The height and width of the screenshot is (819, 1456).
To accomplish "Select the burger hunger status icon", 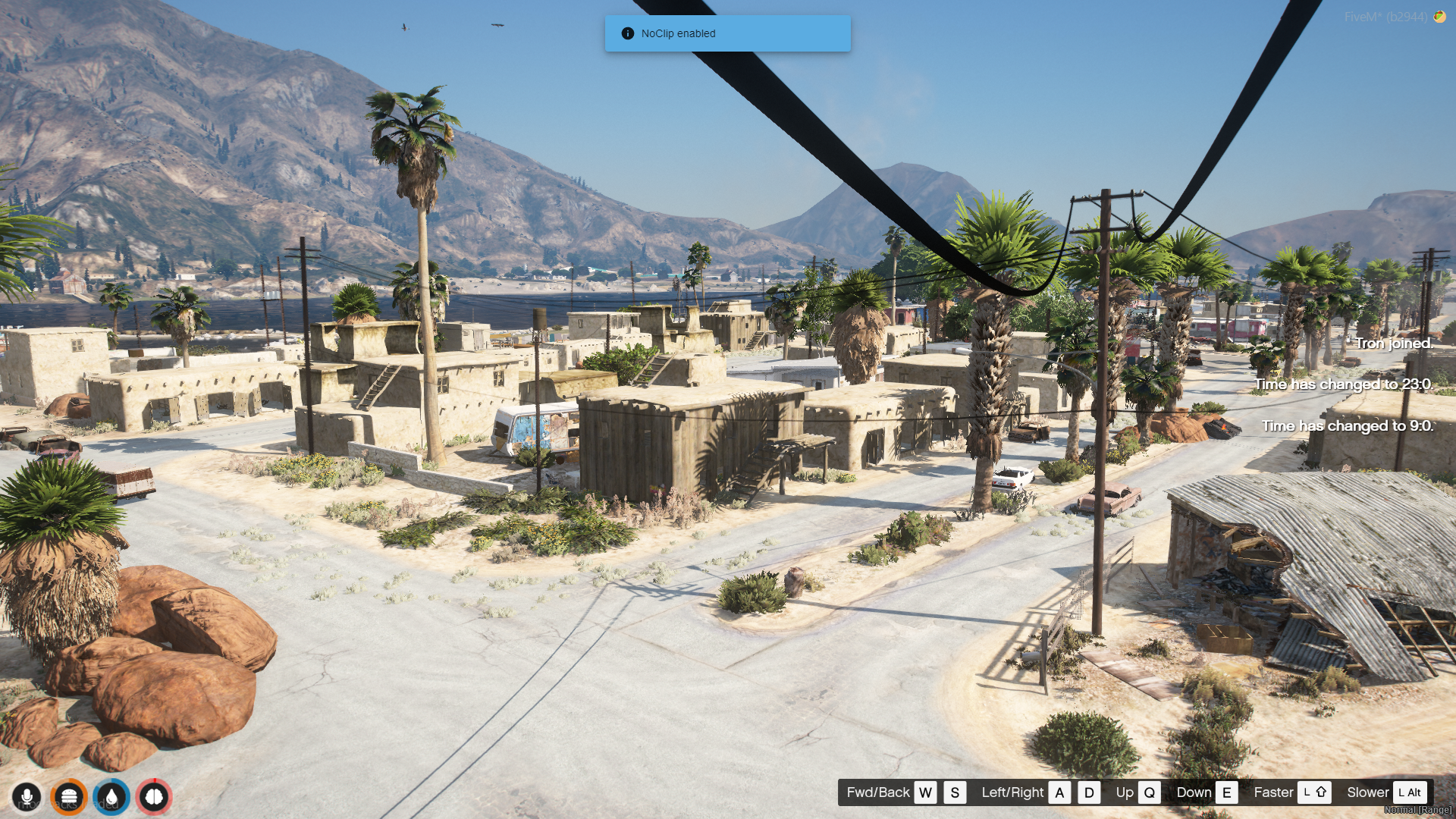I will (x=69, y=797).
